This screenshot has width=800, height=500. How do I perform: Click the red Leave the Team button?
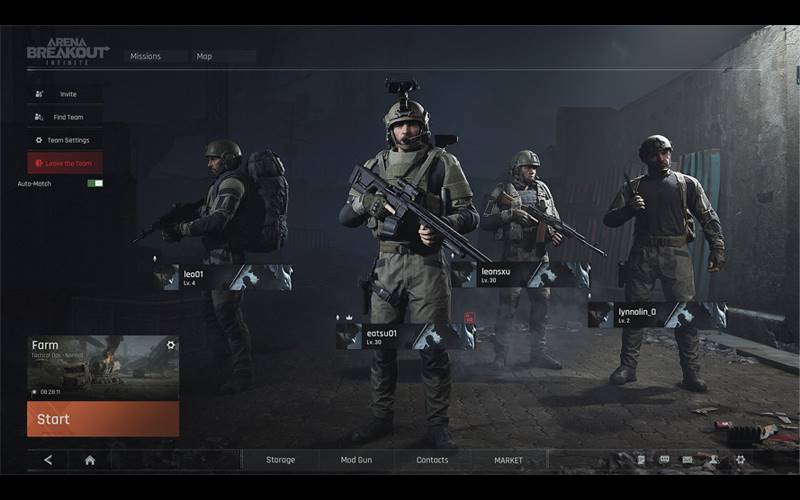[x=66, y=163]
